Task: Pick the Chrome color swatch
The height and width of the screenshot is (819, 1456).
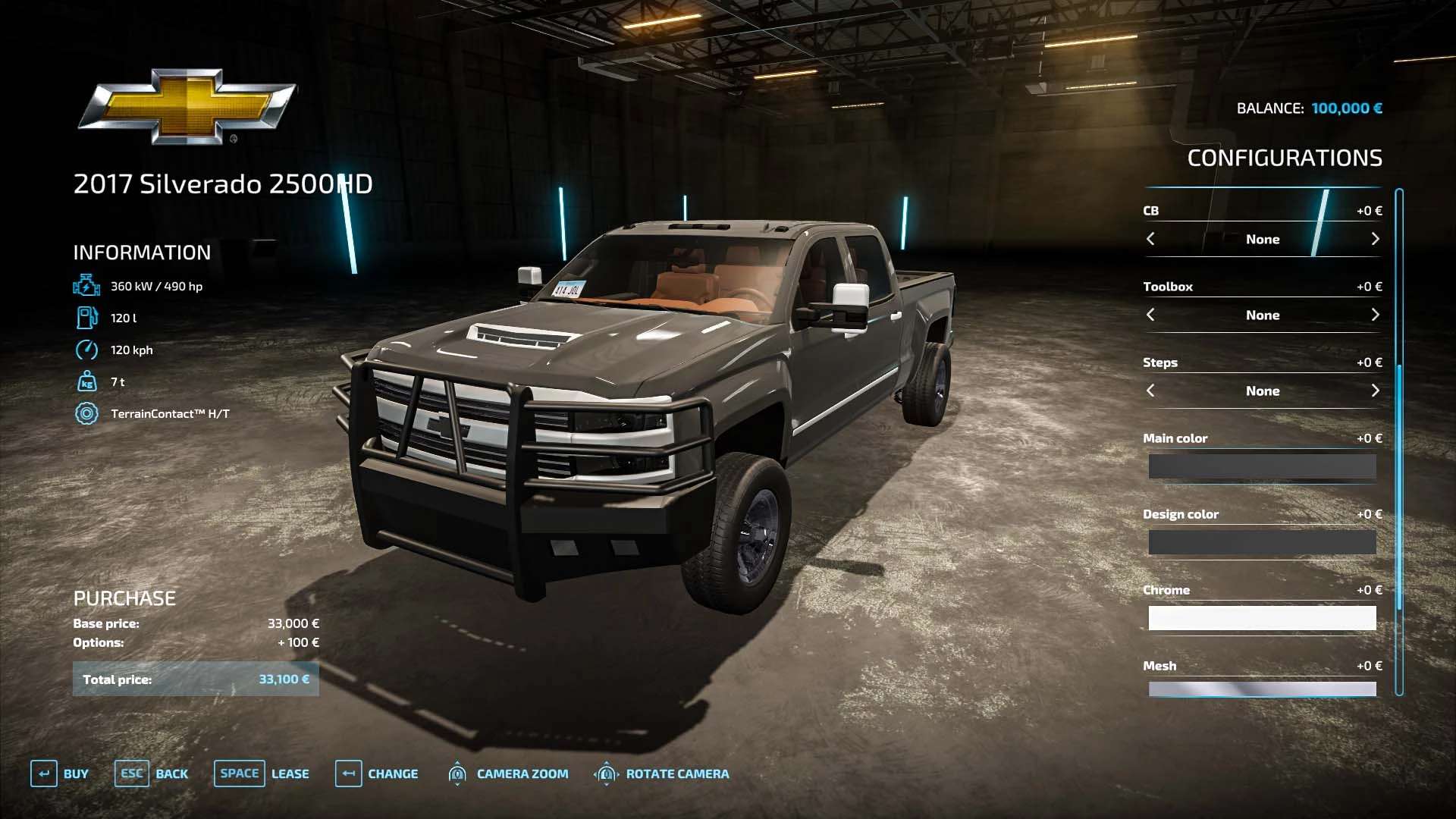Action: pyautogui.click(x=1262, y=618)
